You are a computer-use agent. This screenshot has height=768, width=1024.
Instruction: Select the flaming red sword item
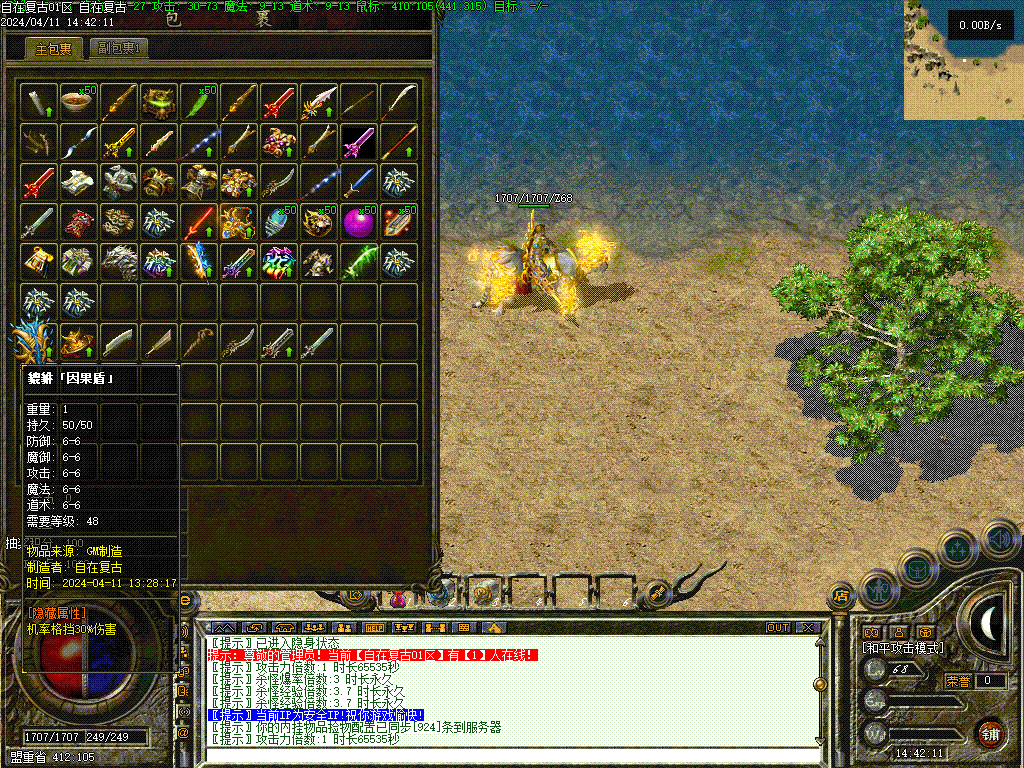[x=198, y=222]
